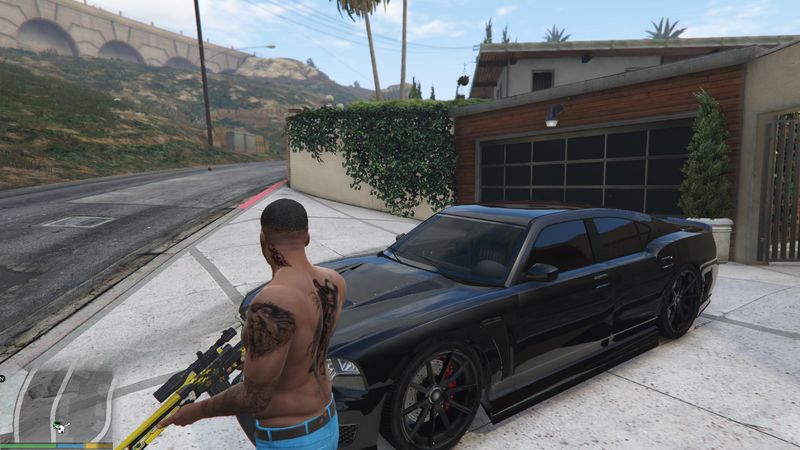Click the north marker beside the minimap
Image resolution: width=800 pixels, height=450 pixels.
pos(3,379)
